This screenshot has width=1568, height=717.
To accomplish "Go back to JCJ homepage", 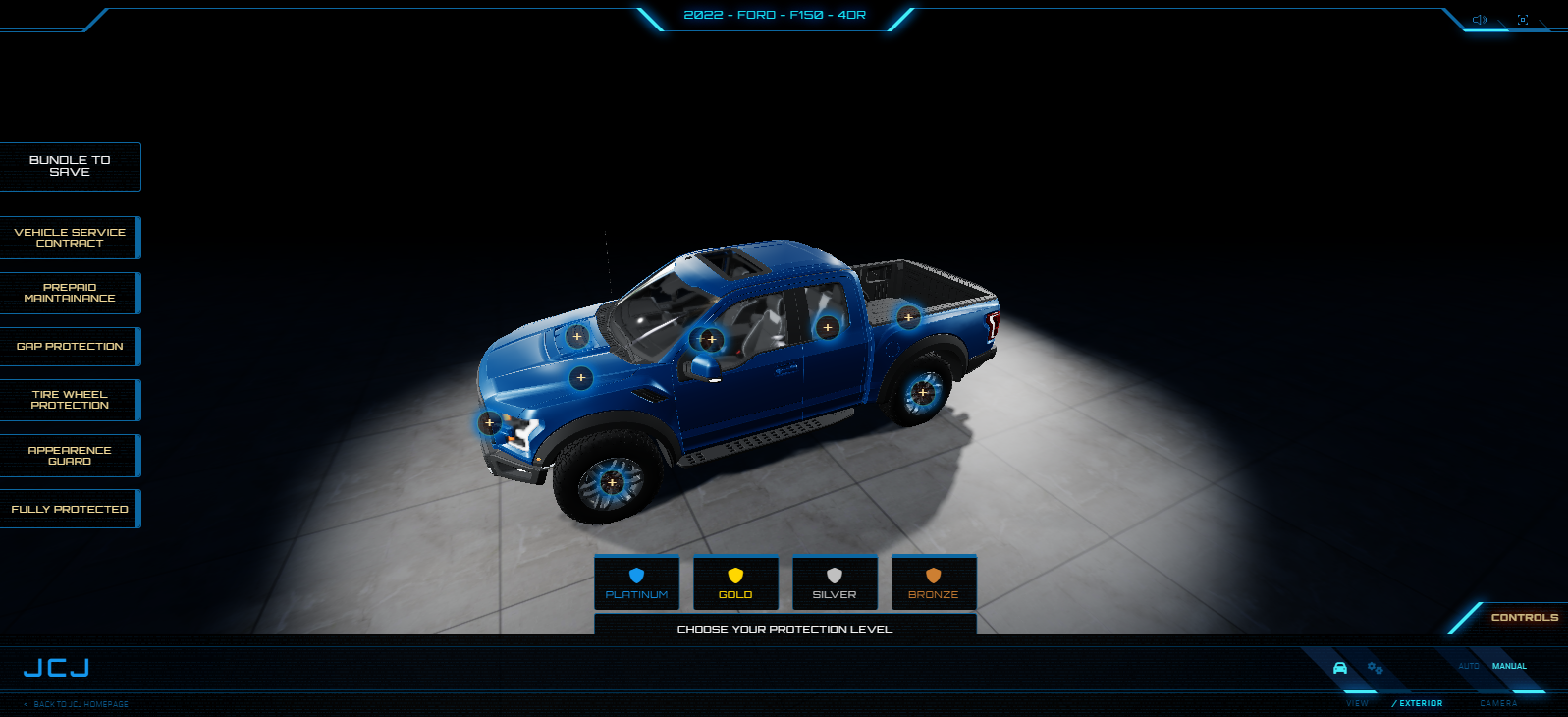I will [x=77, y=704].
